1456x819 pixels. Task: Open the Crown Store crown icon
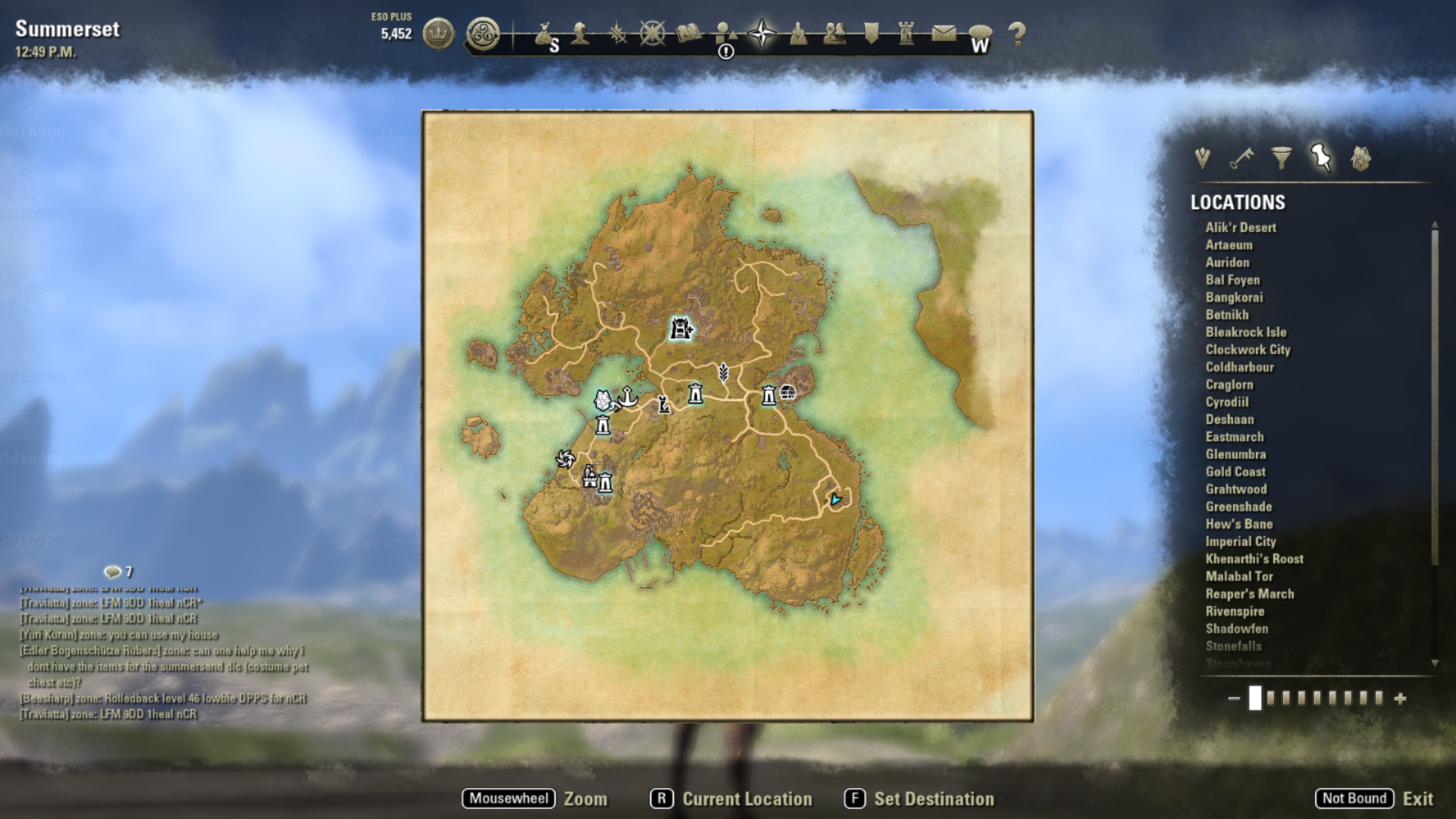pyautogui.click(x=438, y=33)
